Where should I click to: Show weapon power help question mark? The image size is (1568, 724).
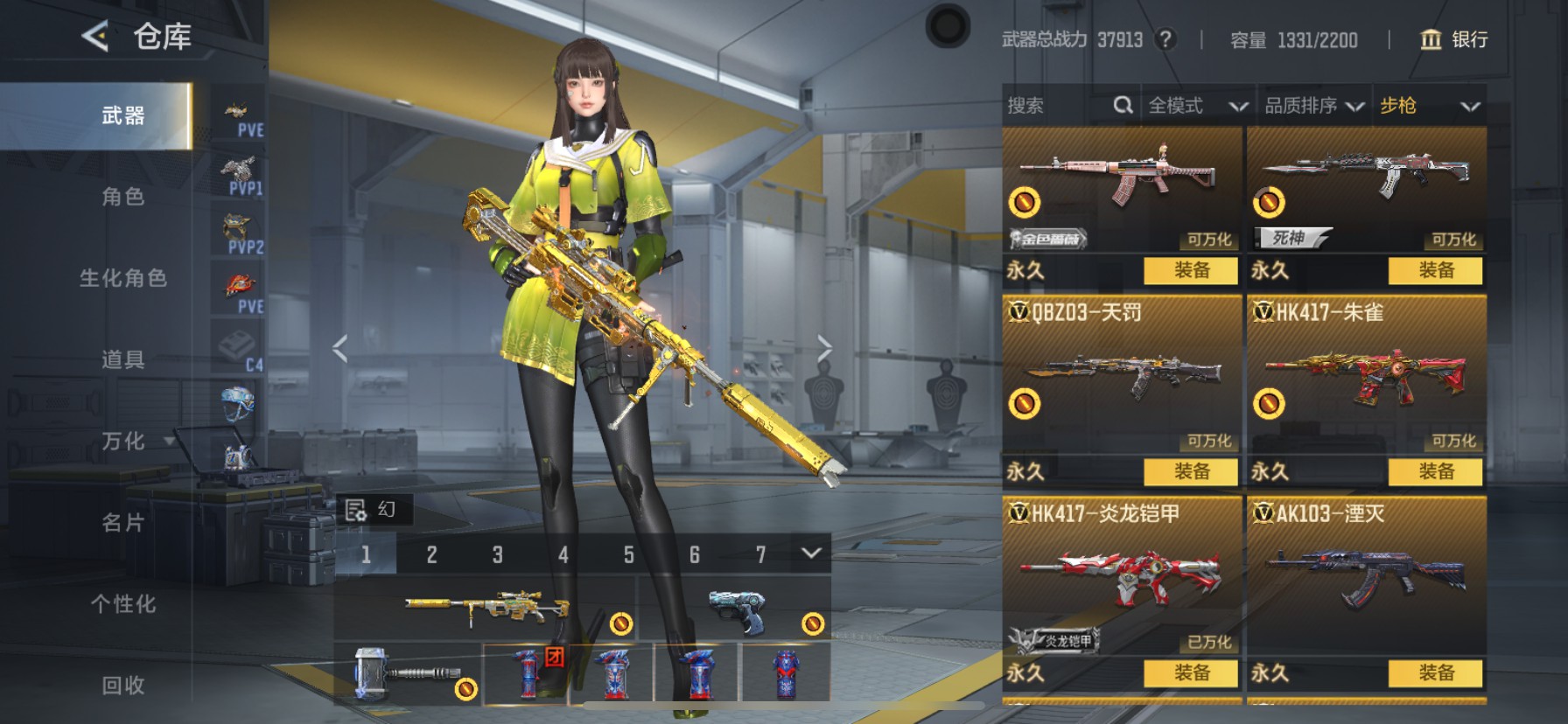[1165, 39]
